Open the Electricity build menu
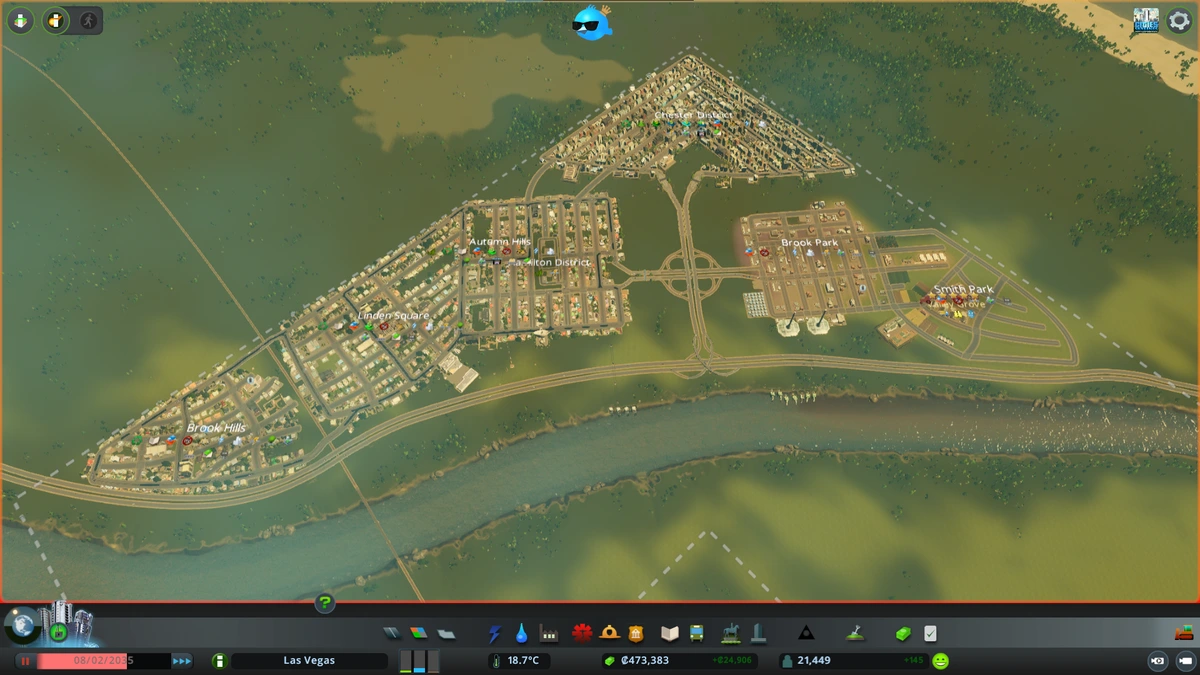The width and height of the screenshot is (1200, 675). click(x=495, y=633)
